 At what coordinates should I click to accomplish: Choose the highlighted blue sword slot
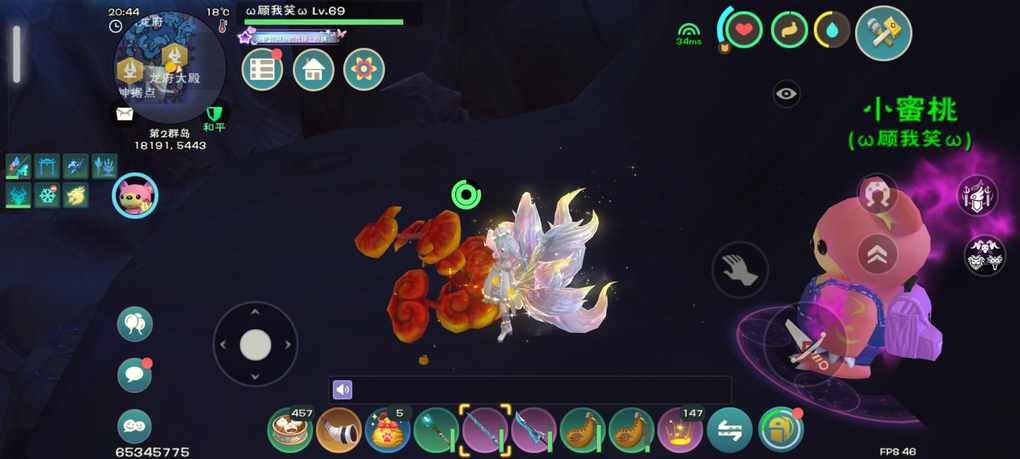coord(485,430)
